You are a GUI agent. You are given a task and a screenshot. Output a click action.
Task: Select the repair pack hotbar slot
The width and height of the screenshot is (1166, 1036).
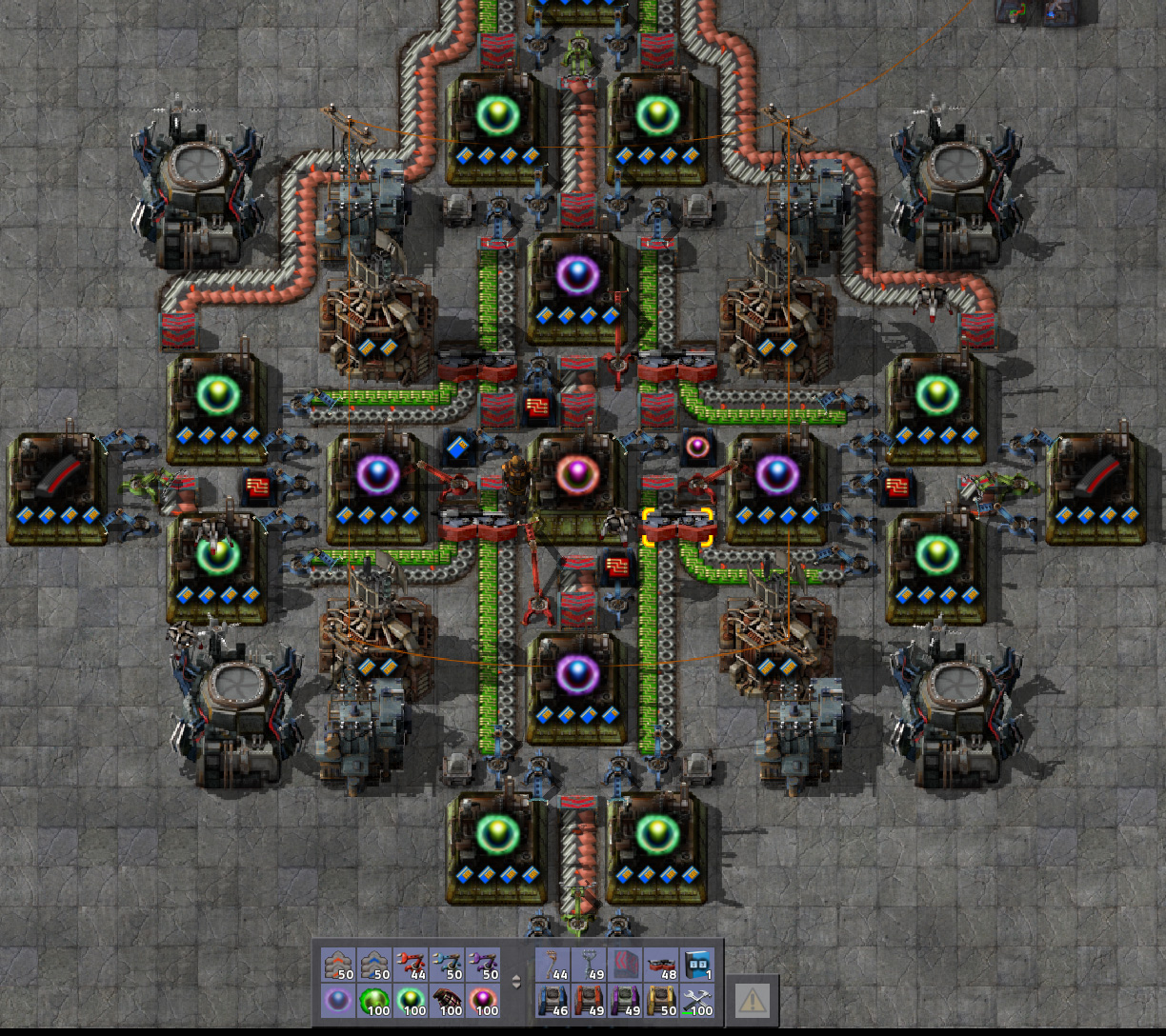pos(698,1001)
